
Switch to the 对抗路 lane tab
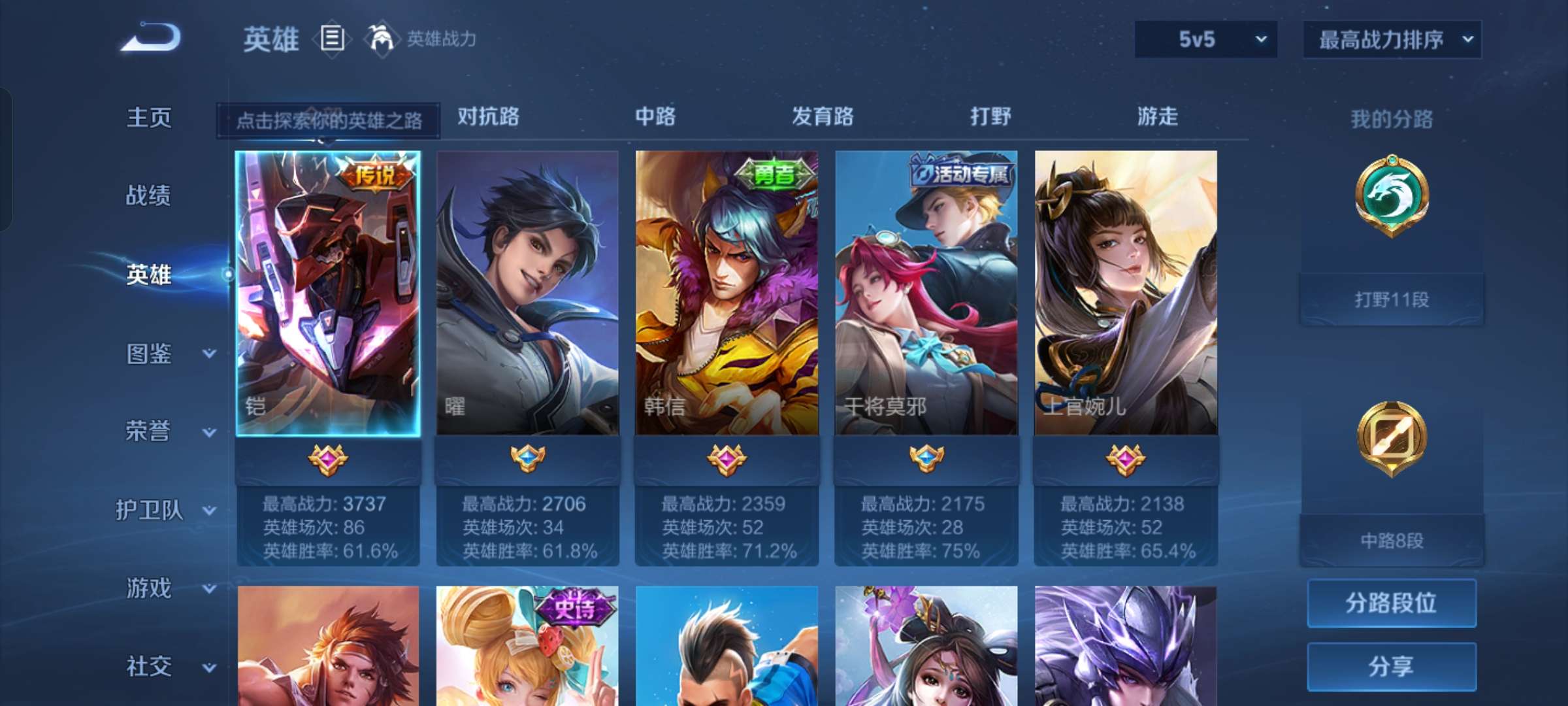(489, 118)
